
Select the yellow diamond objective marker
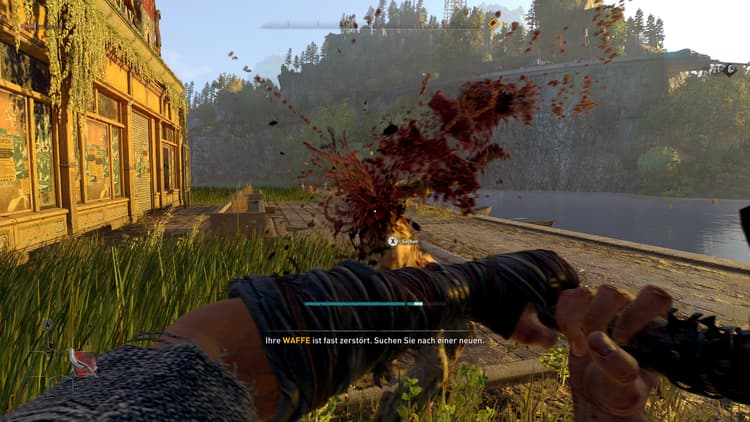pos(494,22)
